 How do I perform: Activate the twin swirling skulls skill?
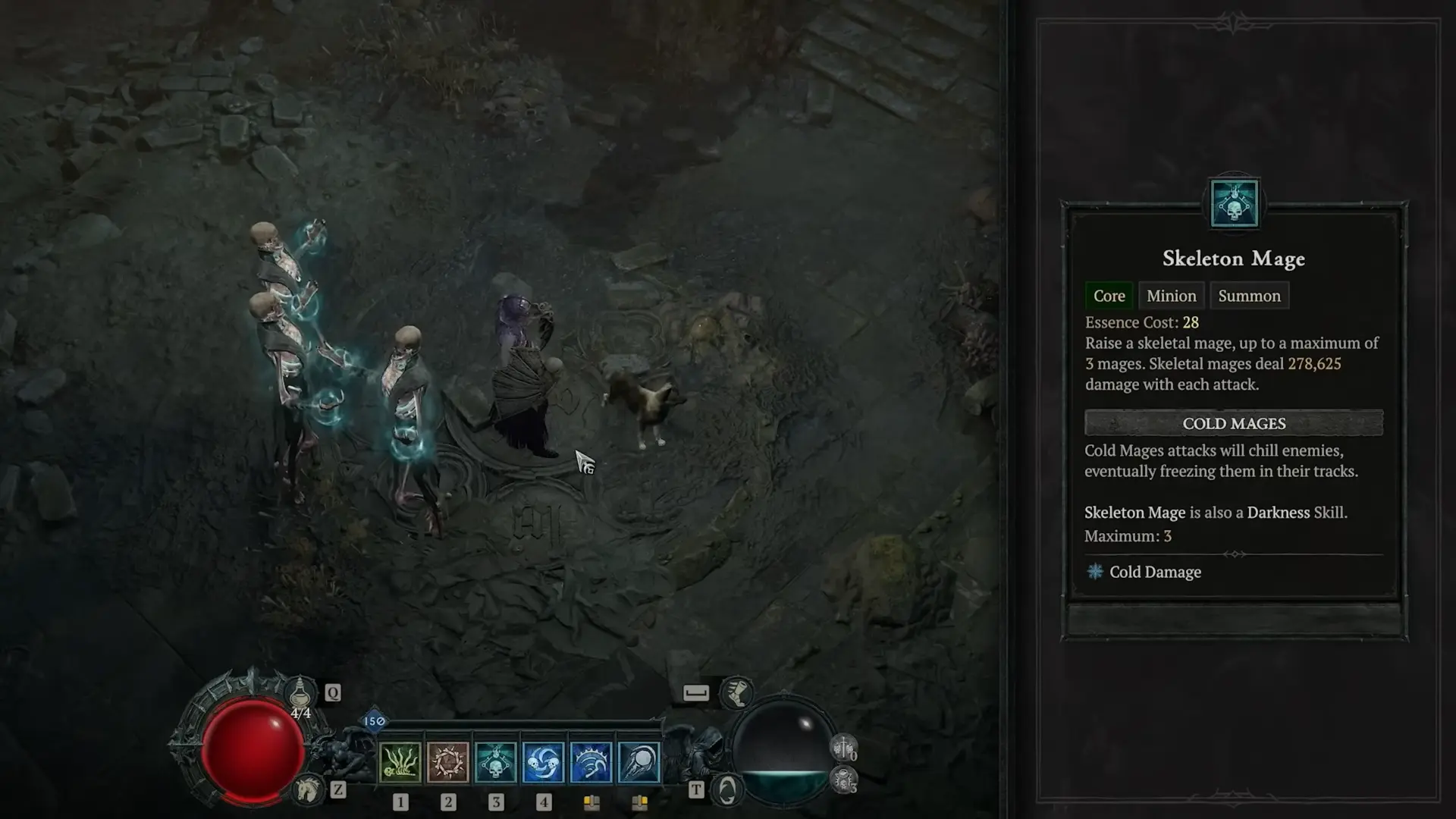543,762
